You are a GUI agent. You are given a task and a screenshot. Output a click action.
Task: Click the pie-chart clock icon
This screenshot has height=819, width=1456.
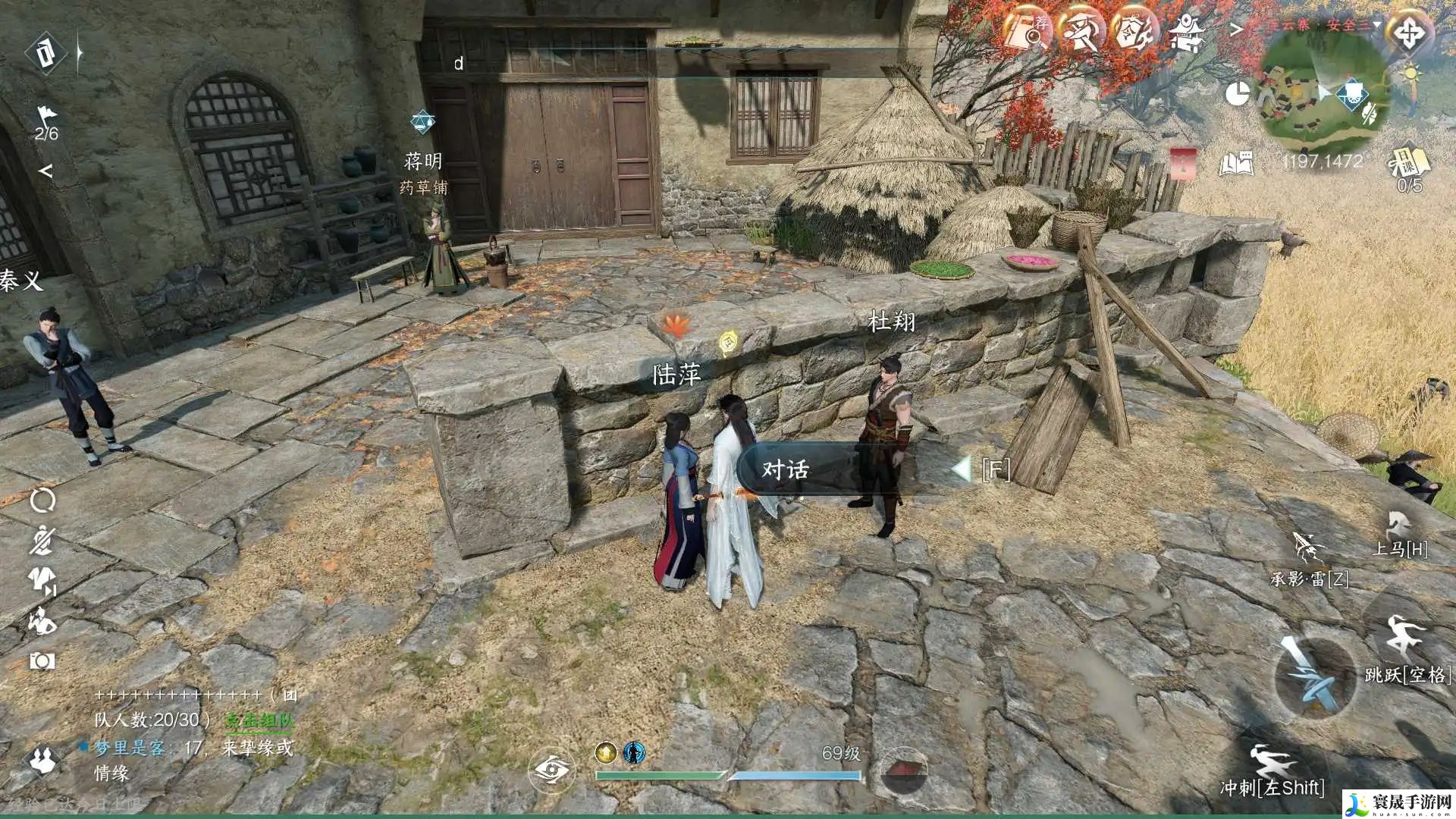point(1238,94)
